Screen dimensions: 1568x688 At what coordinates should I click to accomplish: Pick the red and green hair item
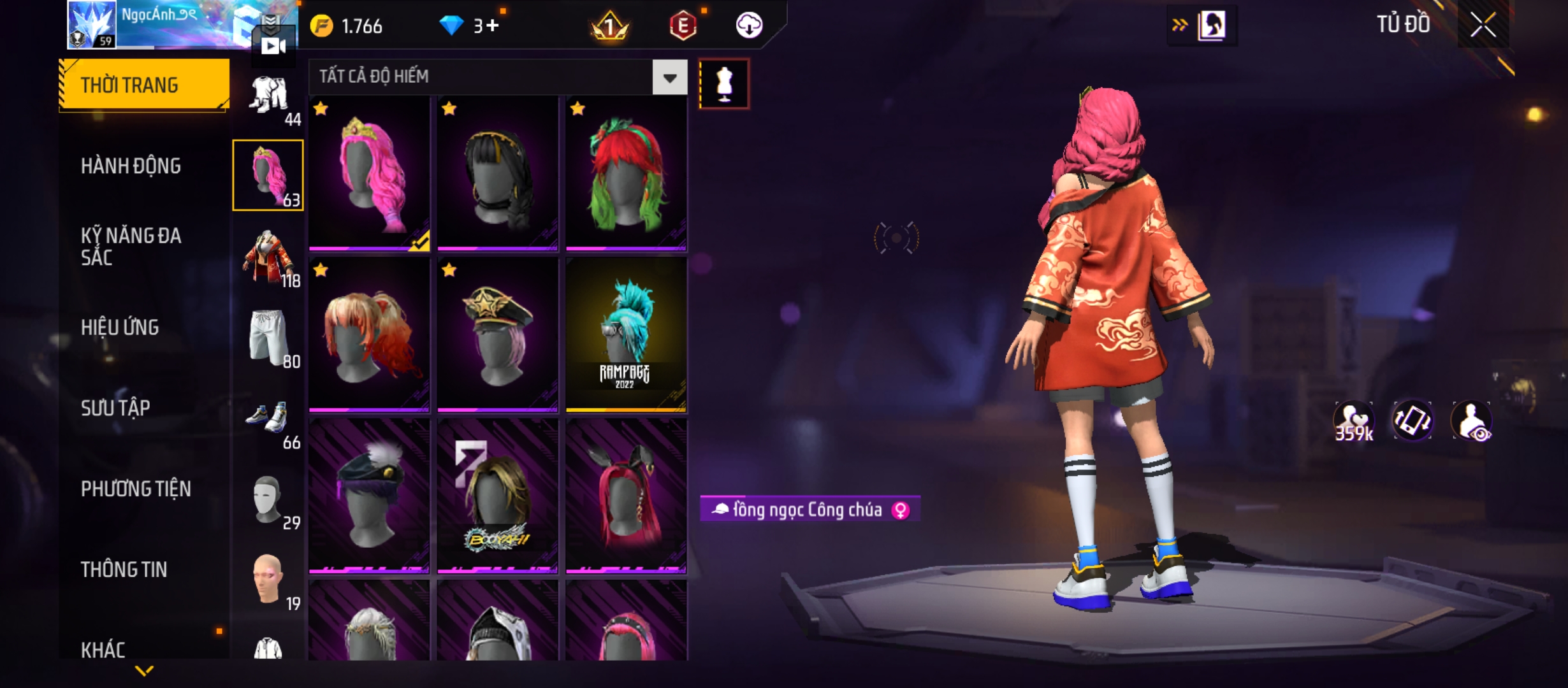point(626,173)
